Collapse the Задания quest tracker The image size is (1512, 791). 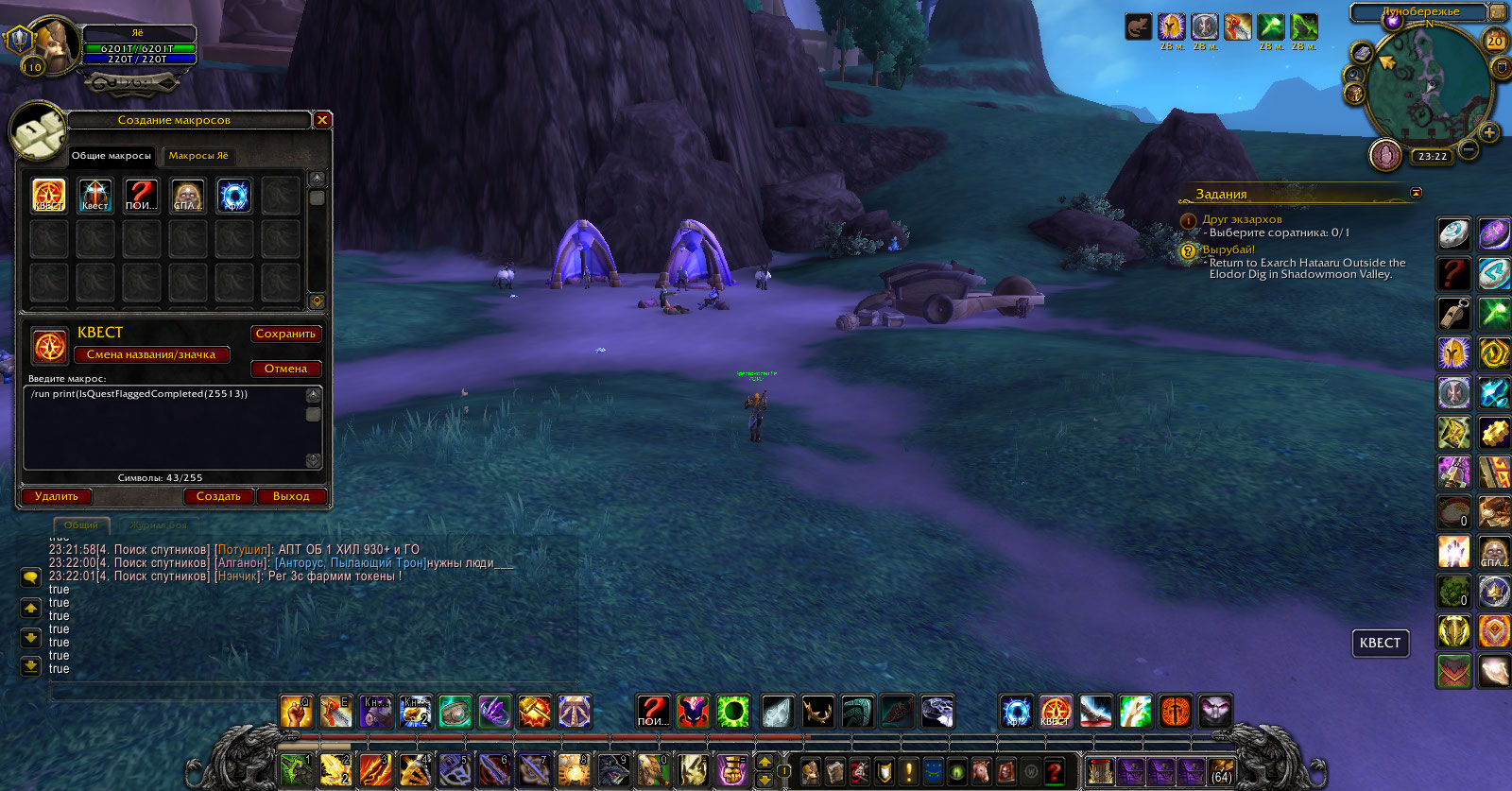coord(1416,193)
